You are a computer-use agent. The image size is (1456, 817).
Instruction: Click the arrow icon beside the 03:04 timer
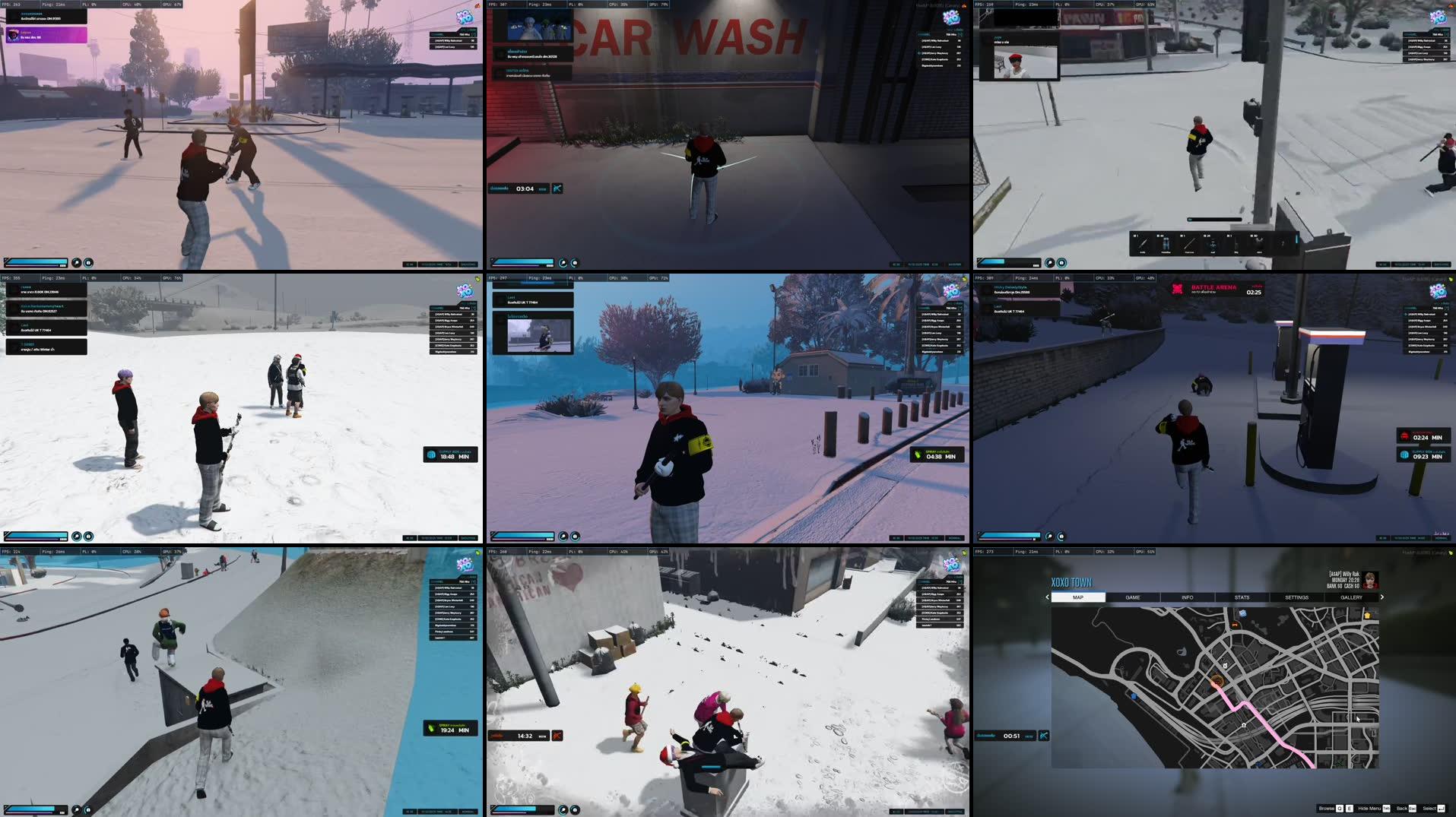557,188
